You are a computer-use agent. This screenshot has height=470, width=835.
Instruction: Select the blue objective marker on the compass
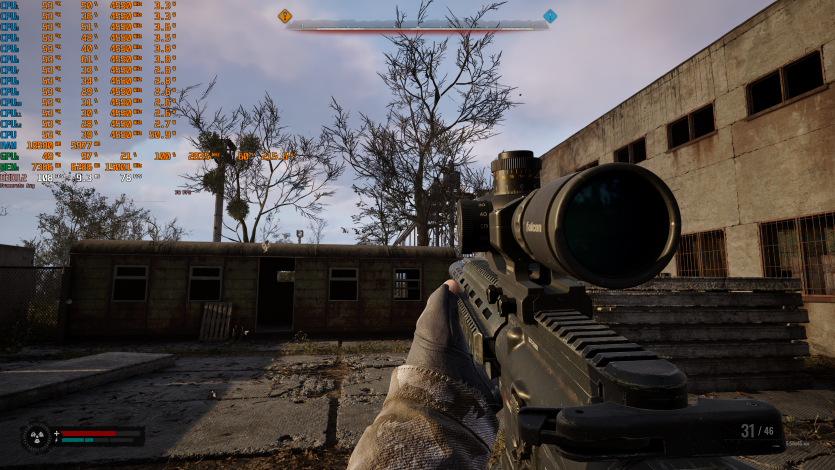[x=550, y=16]
